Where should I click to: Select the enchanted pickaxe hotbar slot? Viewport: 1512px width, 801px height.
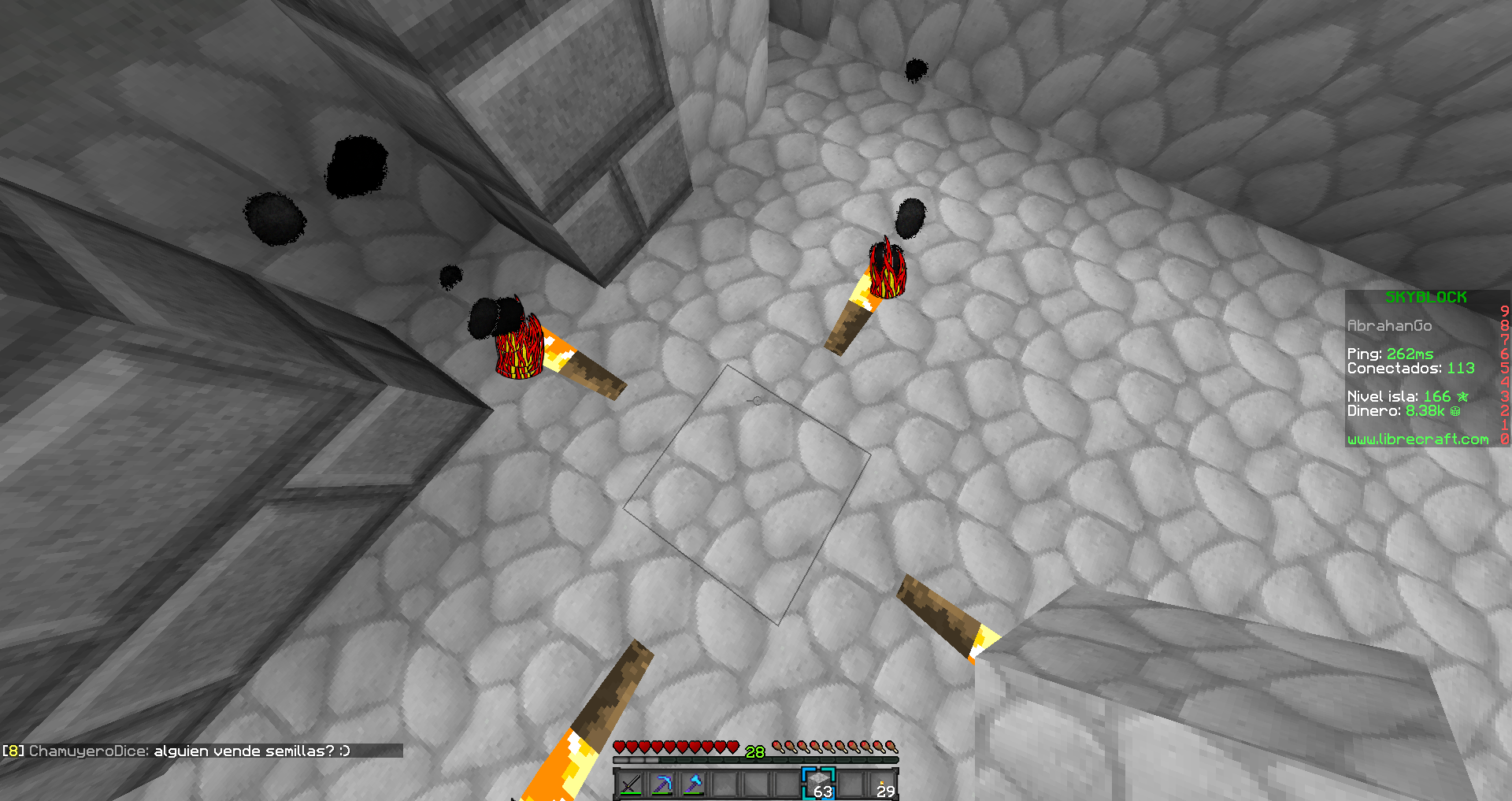click(662, 784)
